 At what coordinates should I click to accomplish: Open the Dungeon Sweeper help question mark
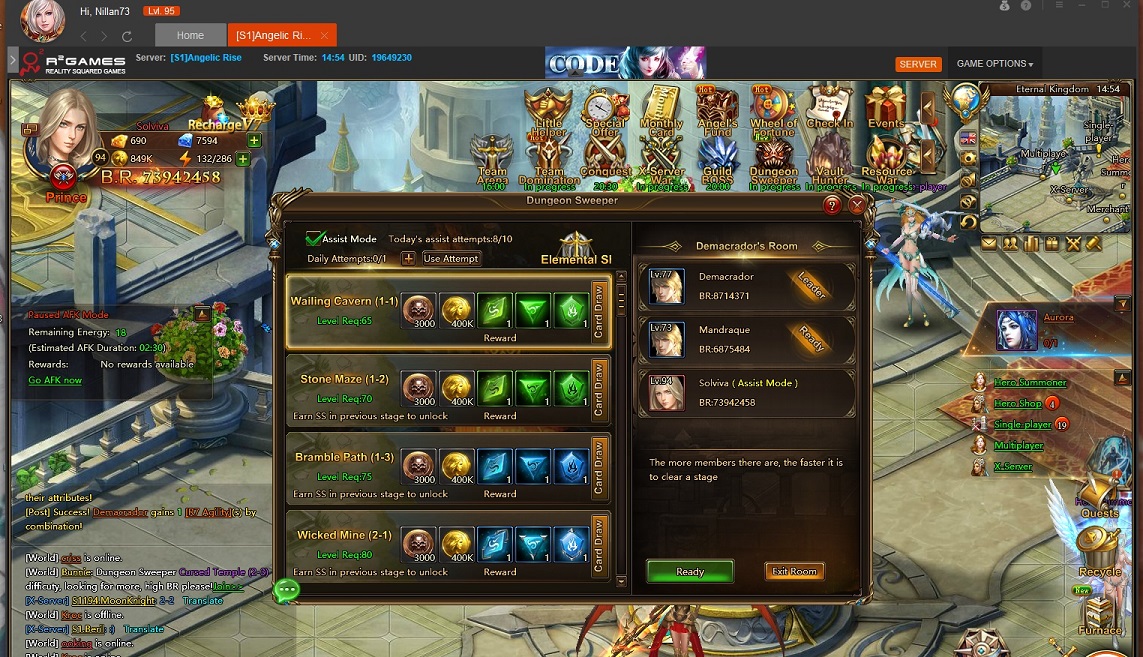(832, 205)
